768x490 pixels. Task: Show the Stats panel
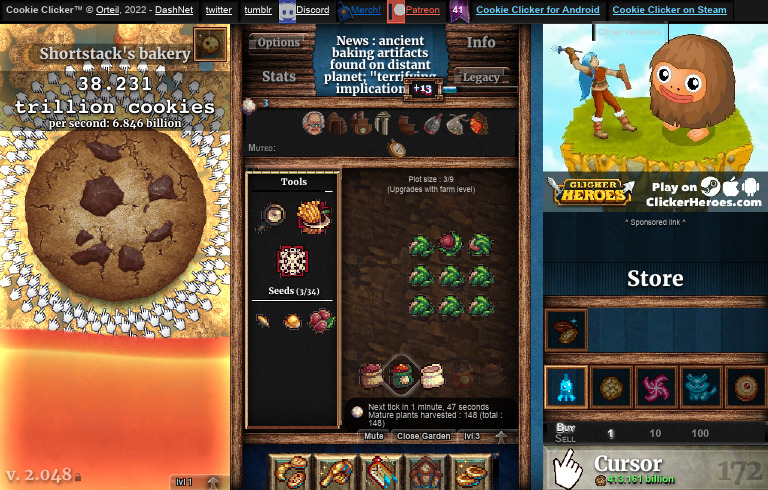279,76
